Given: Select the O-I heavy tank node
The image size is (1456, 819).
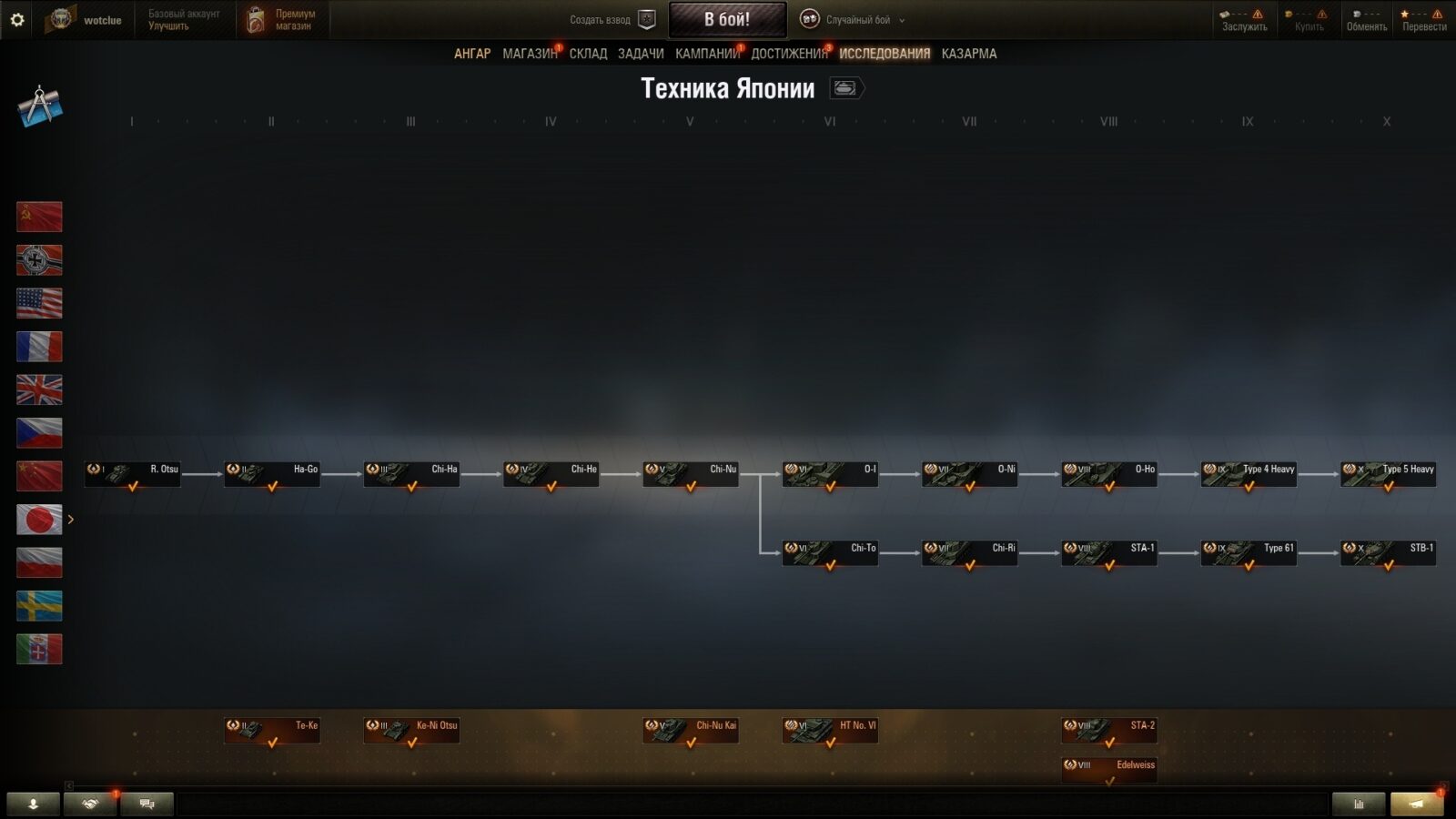Looking at the screenshot, I should click(x=830, y=474).
